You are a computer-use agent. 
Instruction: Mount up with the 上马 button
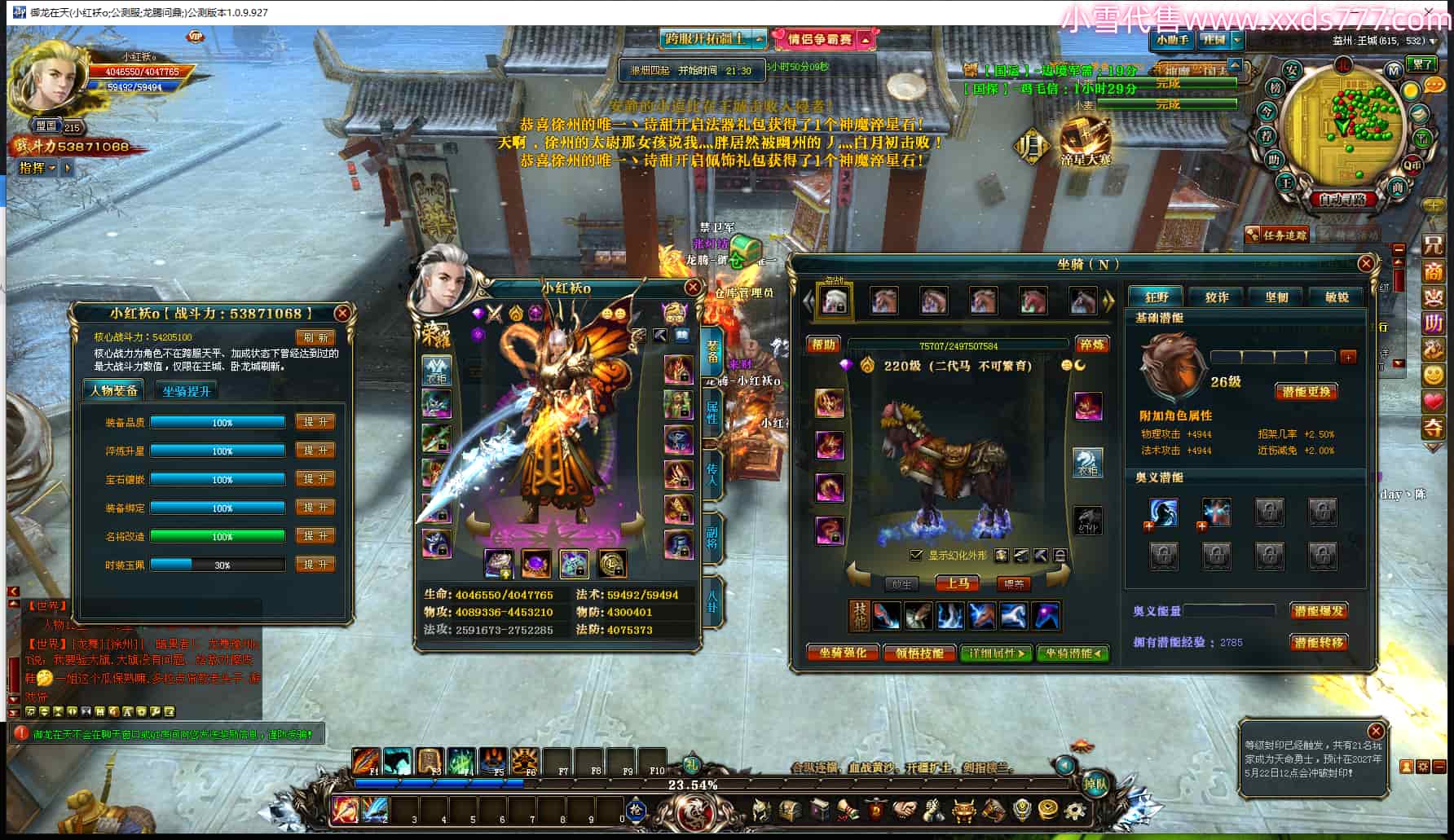pyautogui.click(x=958, y=583)
